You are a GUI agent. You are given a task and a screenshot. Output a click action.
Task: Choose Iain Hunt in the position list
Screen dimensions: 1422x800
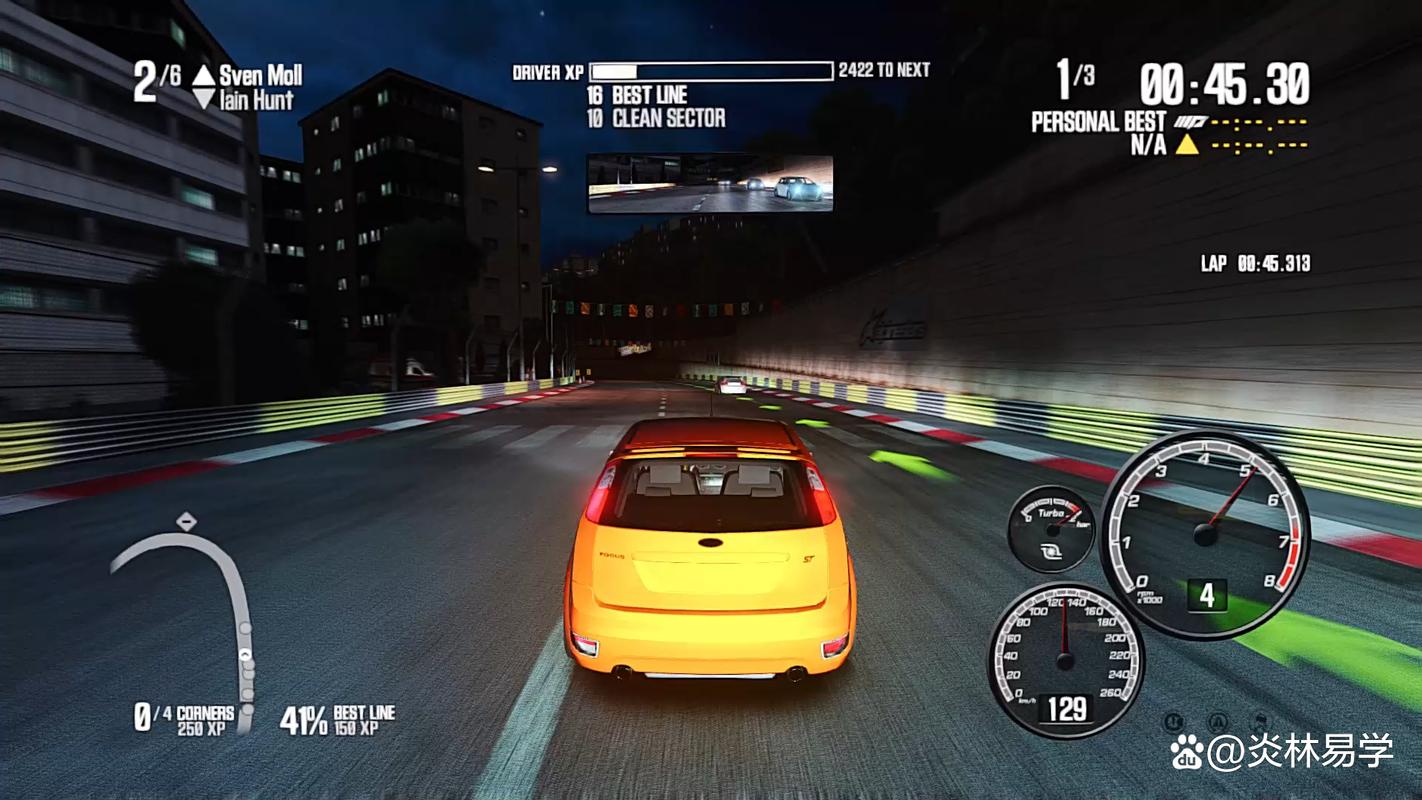point(256,100)
